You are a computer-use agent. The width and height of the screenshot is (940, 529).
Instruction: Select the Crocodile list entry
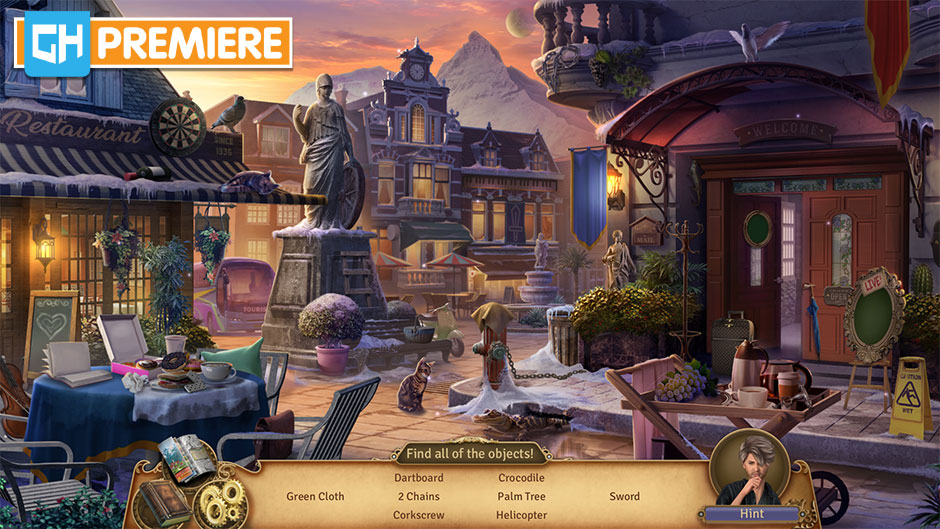[x=521, y=478]
